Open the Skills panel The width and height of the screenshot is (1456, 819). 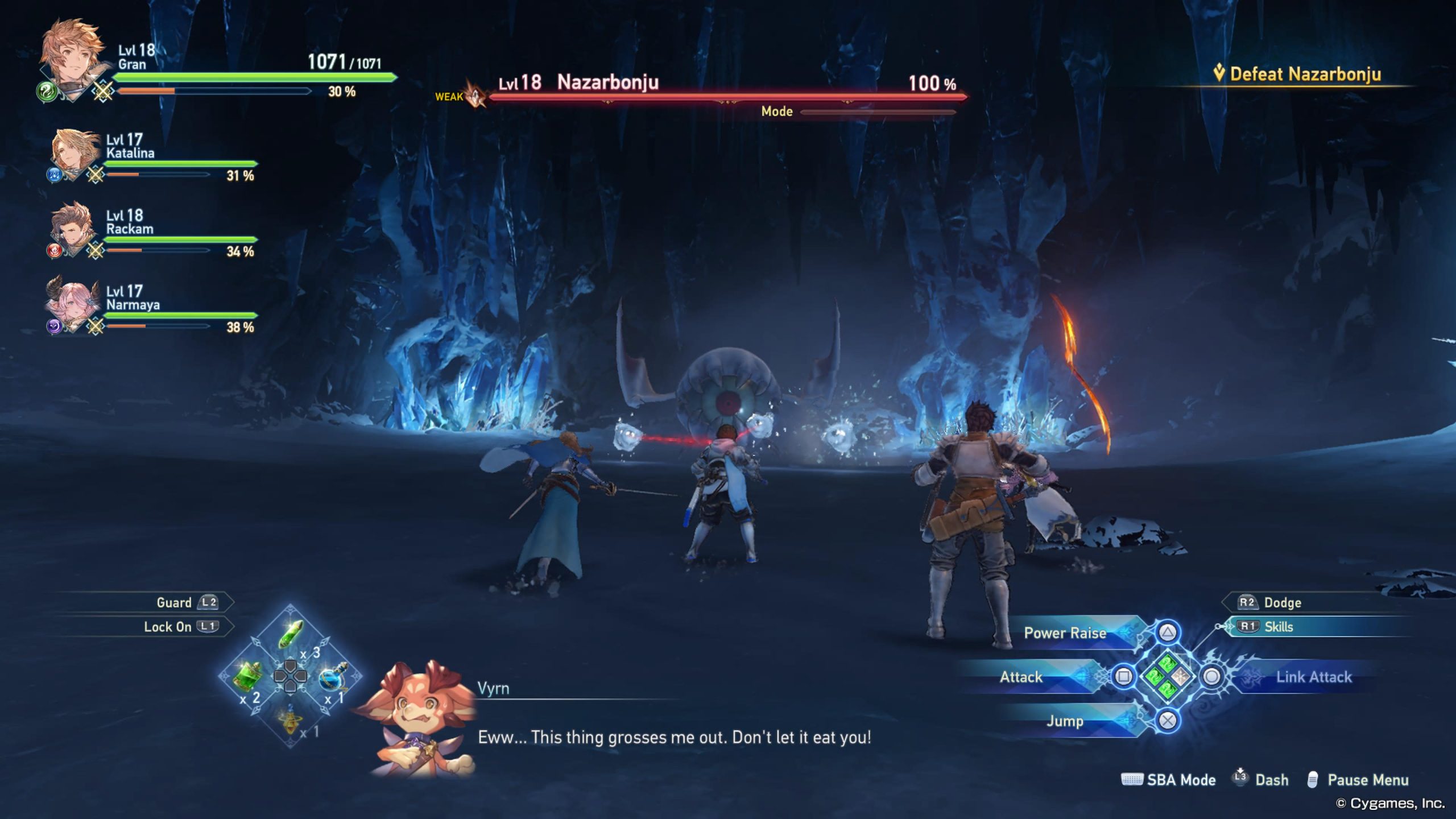pos(1279,627)
